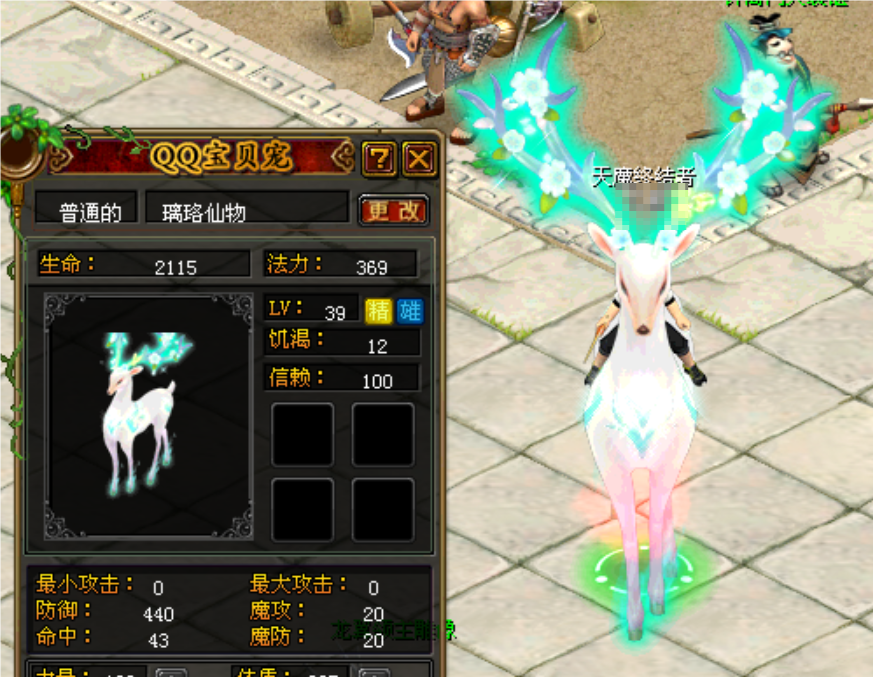Click the red 更改 rename button
Viewport: 873px width, 677px height.
[393, 210]
